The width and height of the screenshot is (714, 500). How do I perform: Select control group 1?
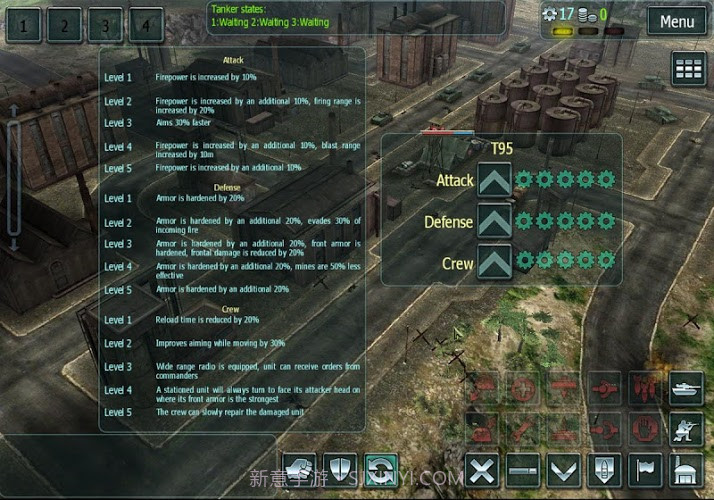coord(25,25)
